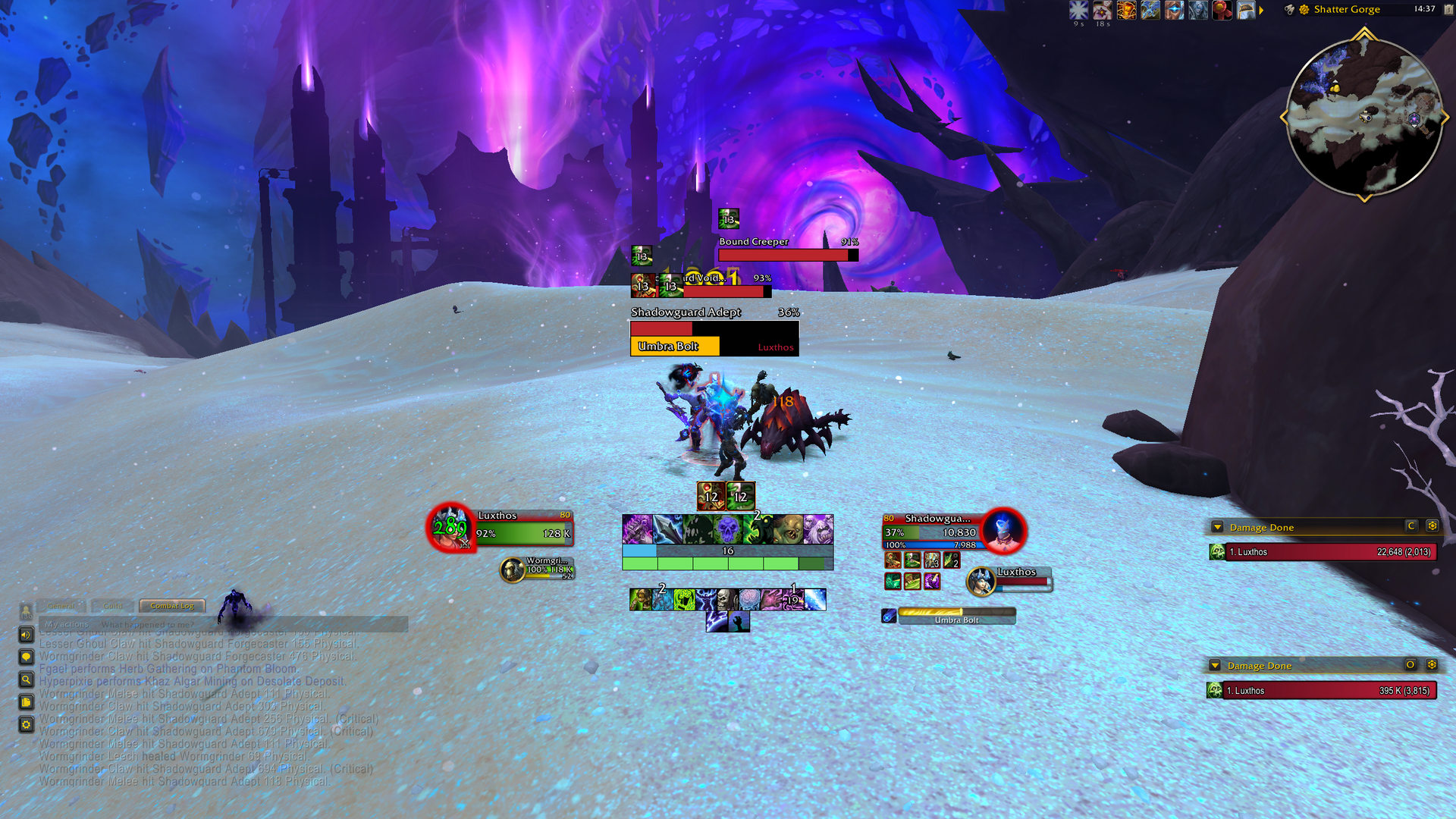This screenshot has width=1456, height=819.
Task: Select the Wormgrinder pet frame
Action: point(537,569)
